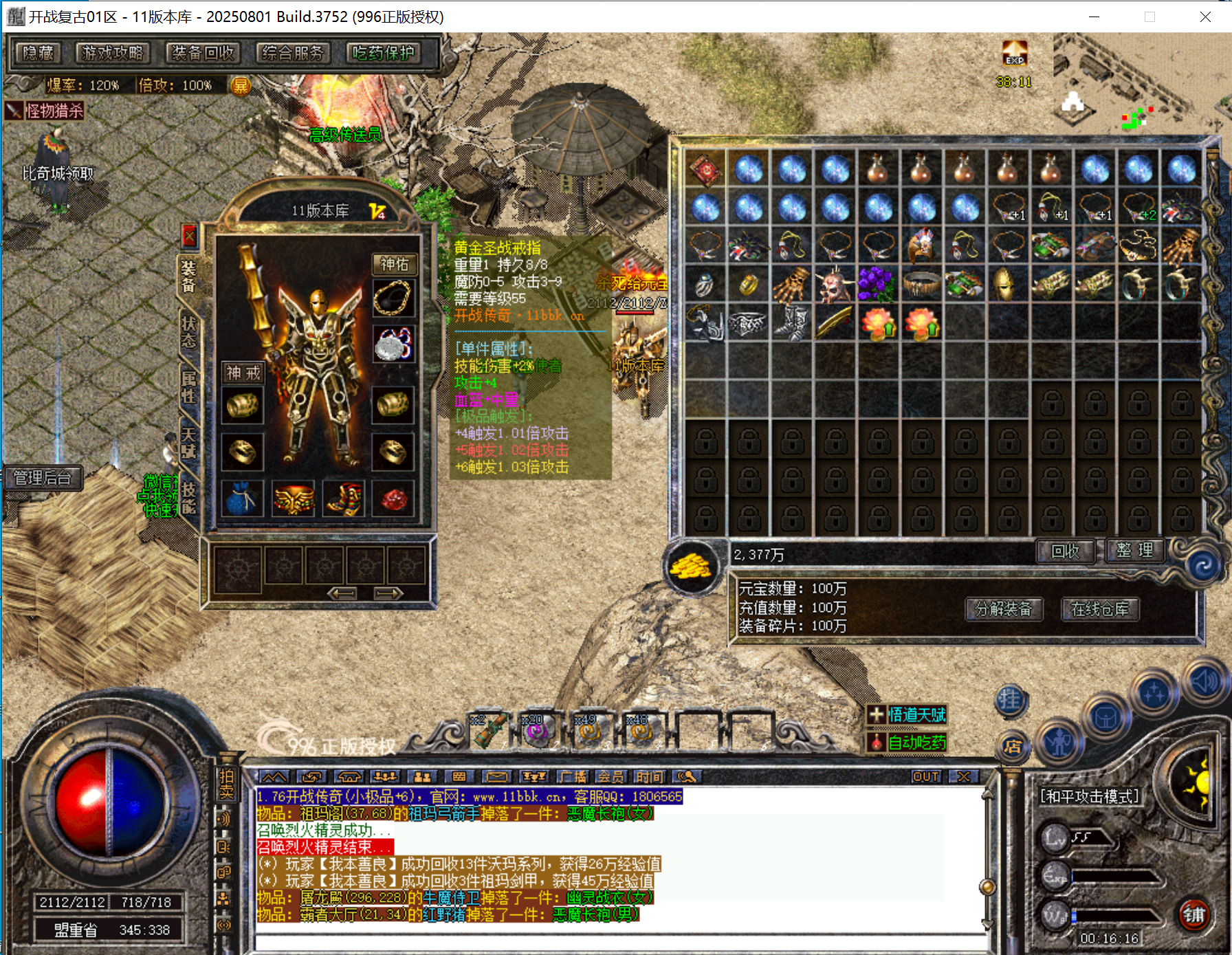Close the character equipment panel
Screen dimensions: 1232x955
click(189, 237)
